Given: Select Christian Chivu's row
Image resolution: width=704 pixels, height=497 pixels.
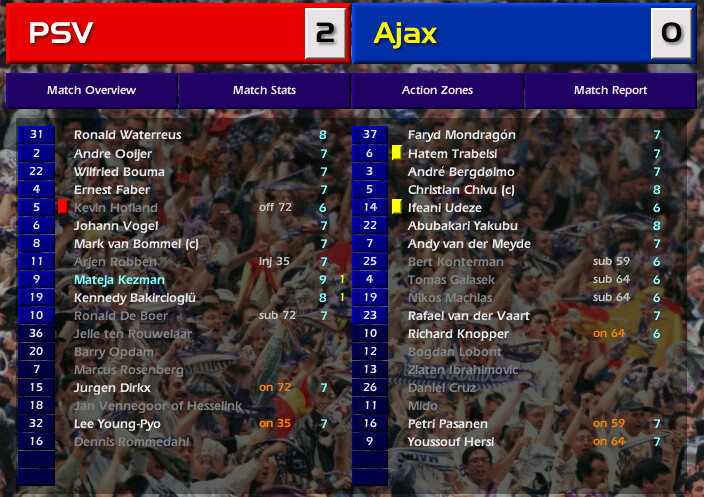Looking at the screenshot, I should (x=461, y=190).
